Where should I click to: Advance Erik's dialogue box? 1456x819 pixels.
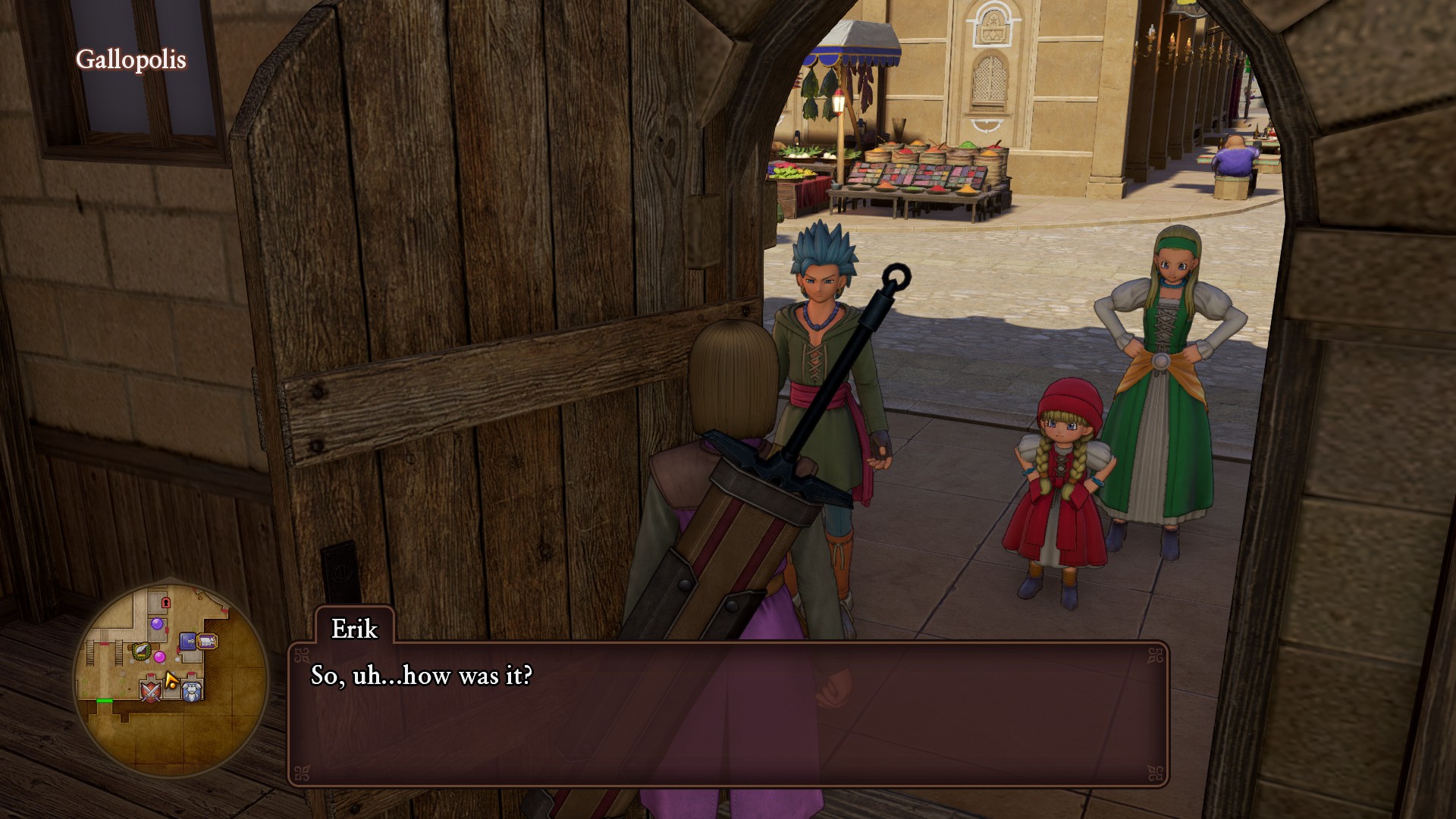click(728, 713)
